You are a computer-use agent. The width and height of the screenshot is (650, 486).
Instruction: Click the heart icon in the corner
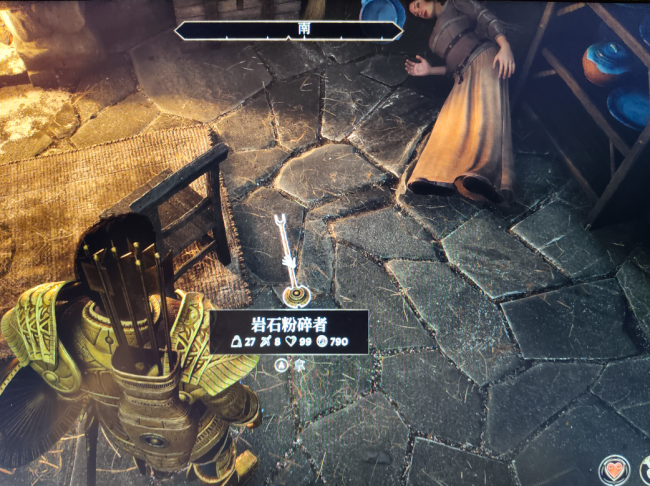(614, 470)
